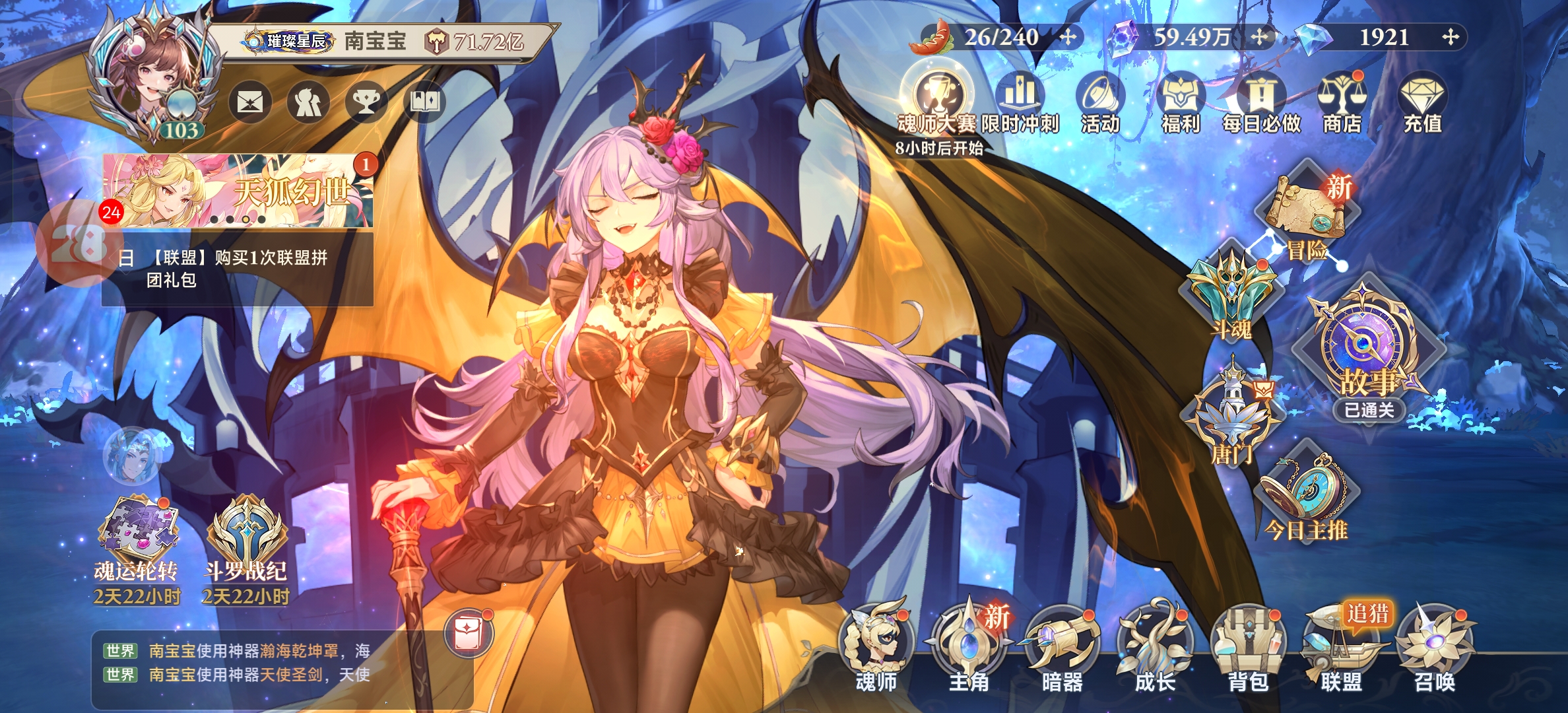Viewport: 1568px width, 713px height.
Task: Open the mail envelope icon
Action: click(250, 102)
